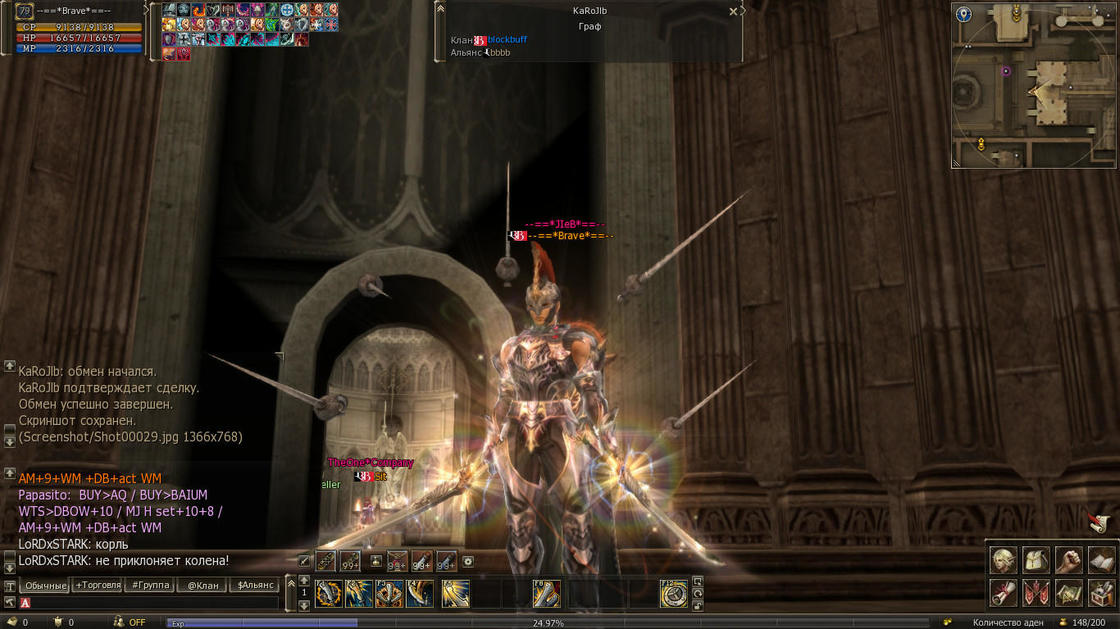Open the quest scroll menu icon

[1003, 593]
